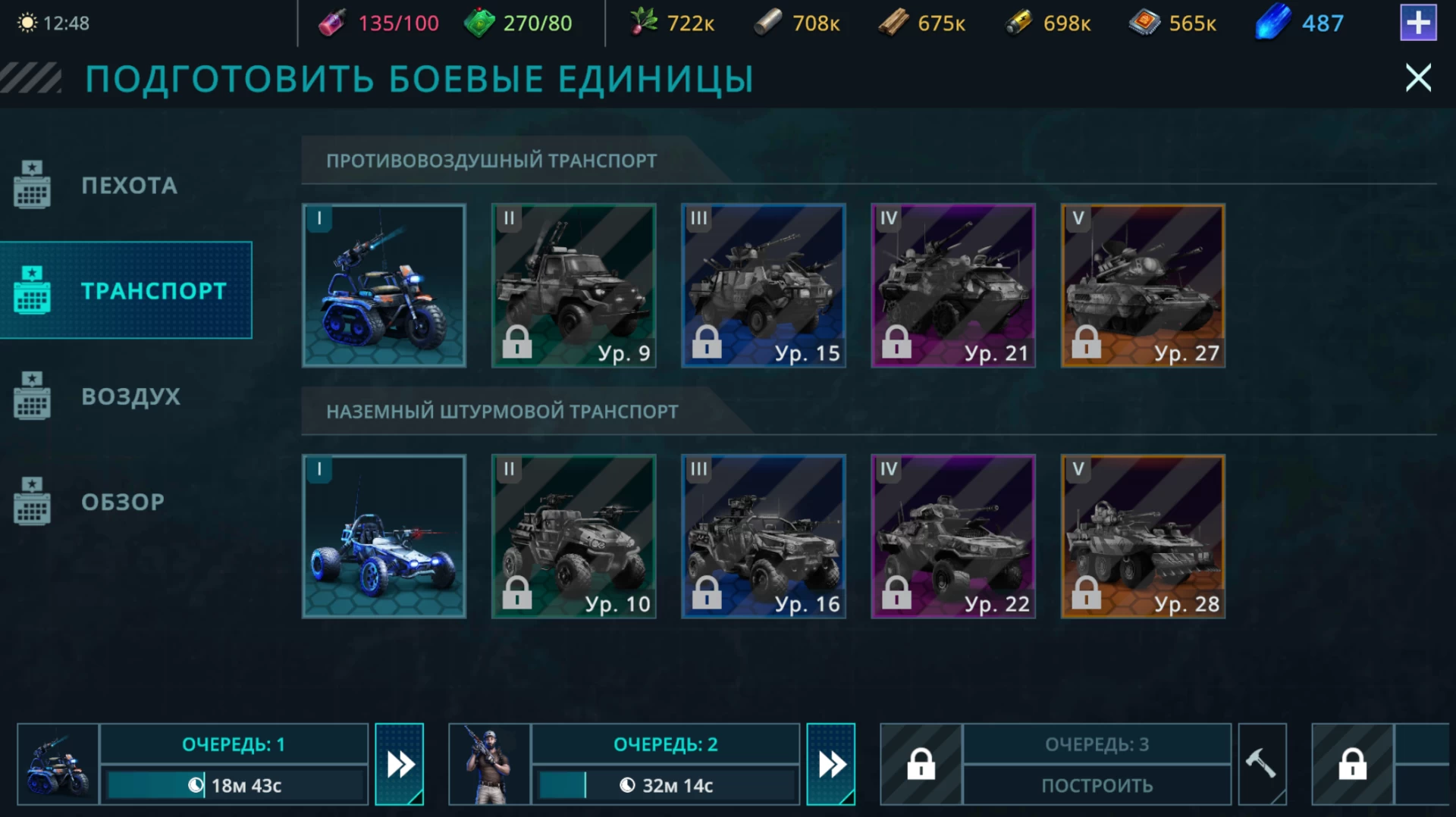Speed up queue 1 training

pyautogui.click(x=400, y=764)
